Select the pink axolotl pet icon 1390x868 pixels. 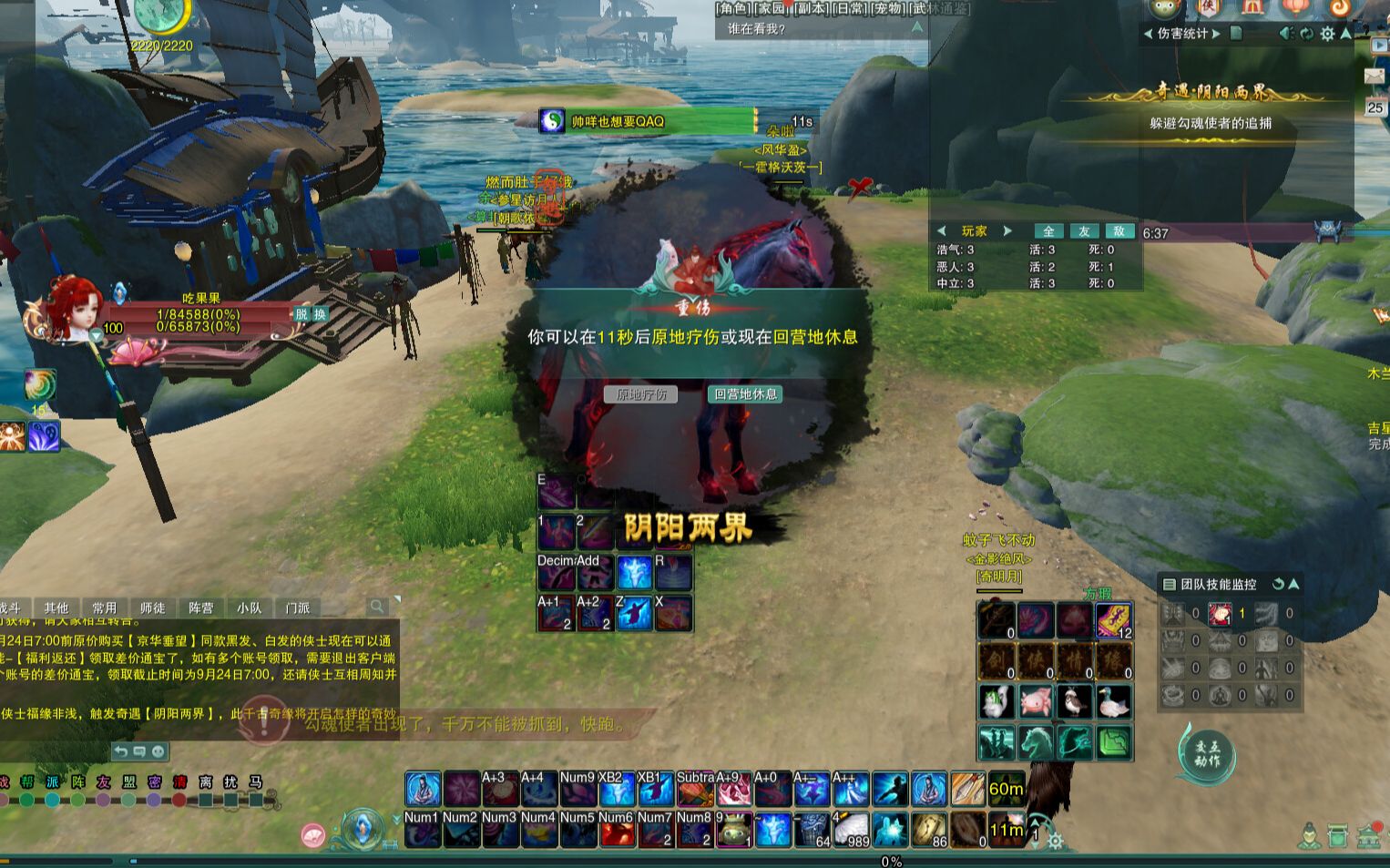point(1036,701)
